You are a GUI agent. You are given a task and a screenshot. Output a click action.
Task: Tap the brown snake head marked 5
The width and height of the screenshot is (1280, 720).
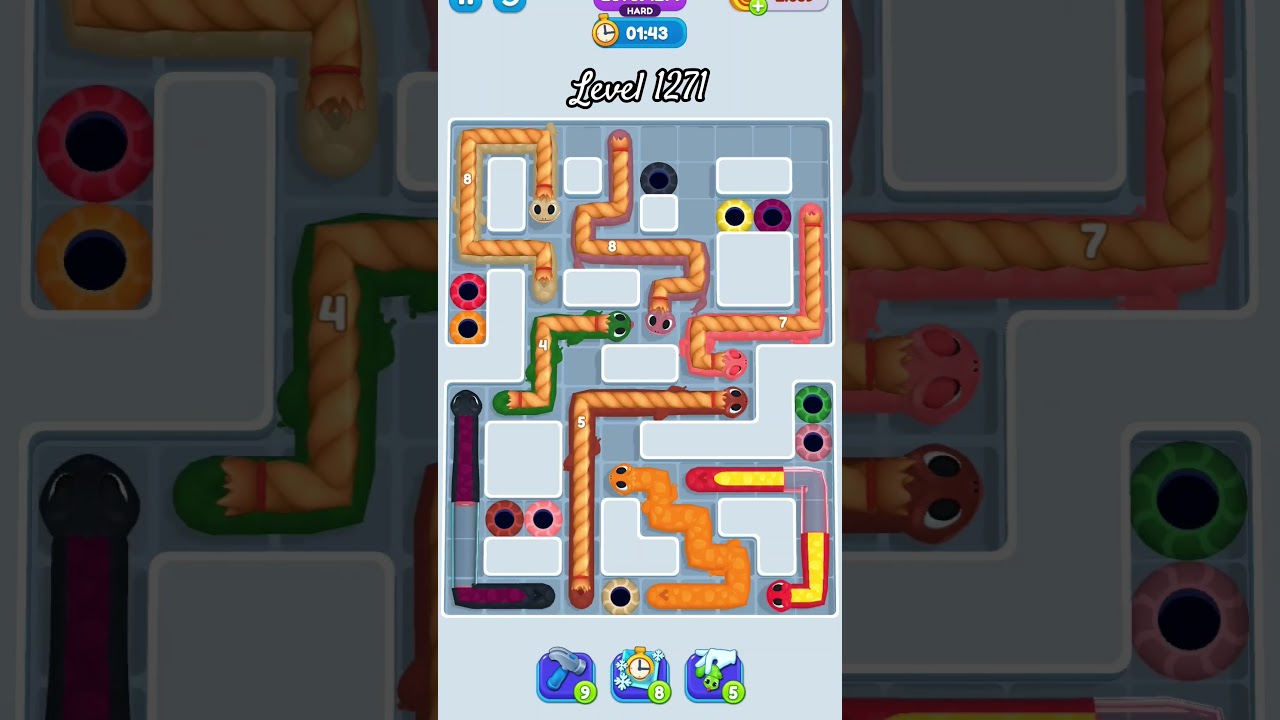731,401
